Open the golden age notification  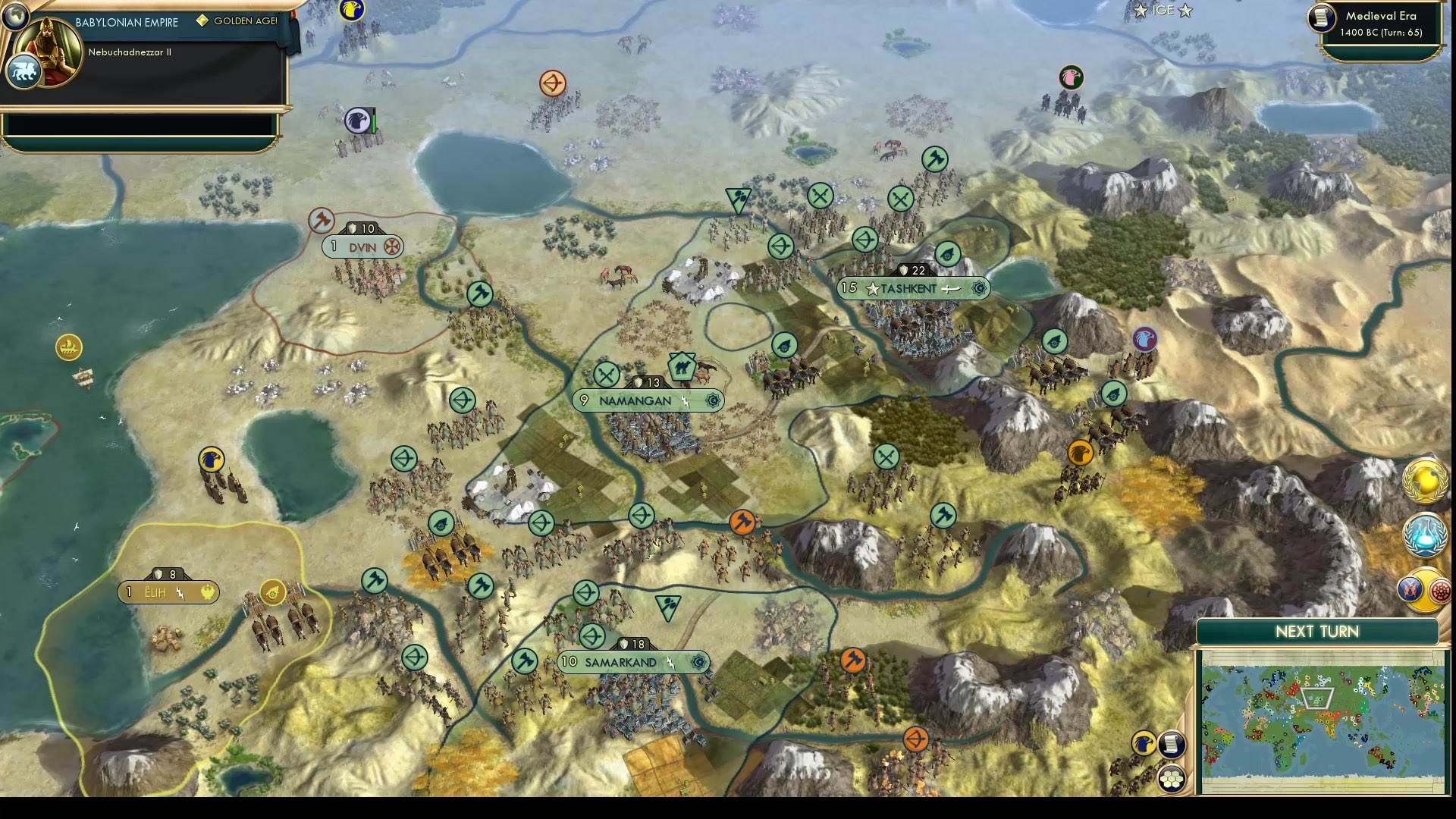pos(1424,481)
